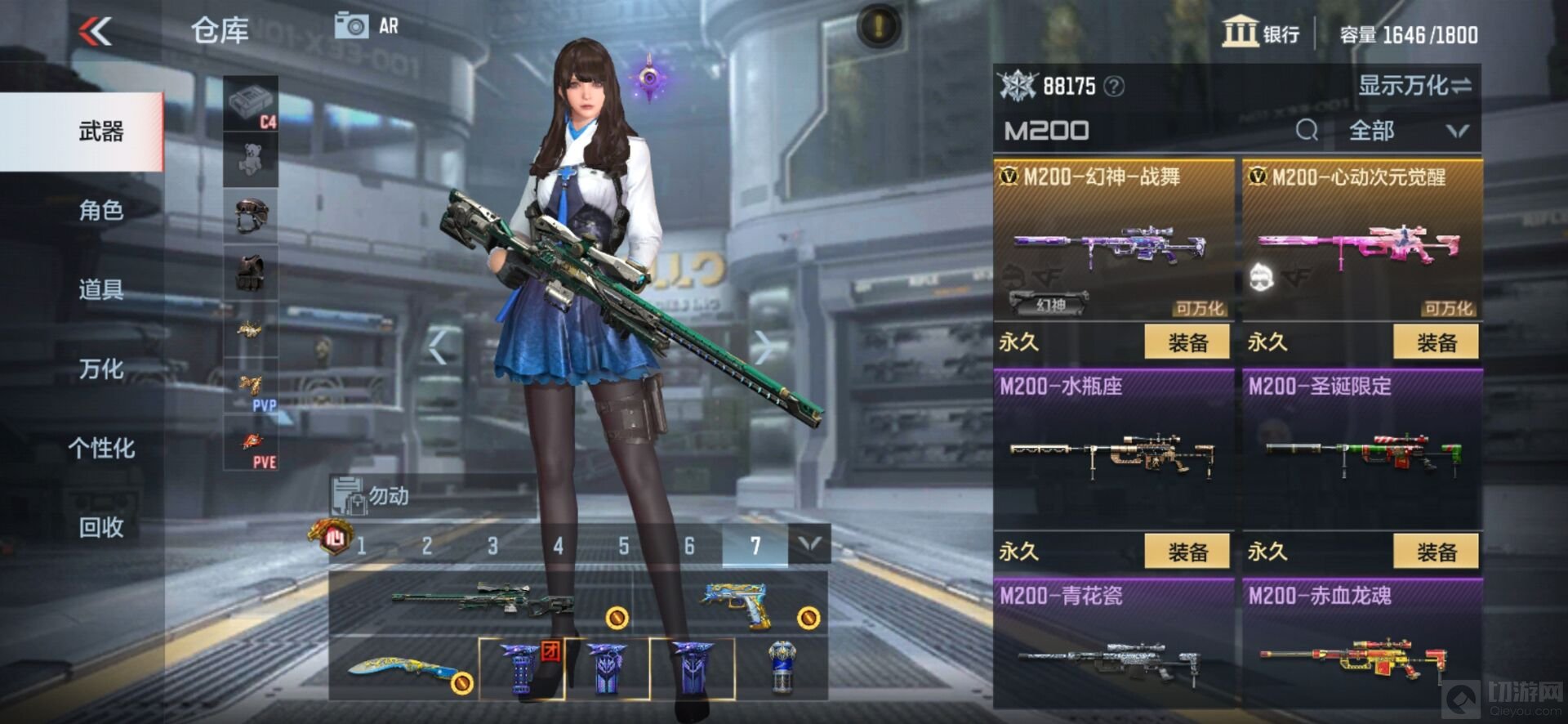
Task: Switch to the 角色 character tab
Action: 100,211
